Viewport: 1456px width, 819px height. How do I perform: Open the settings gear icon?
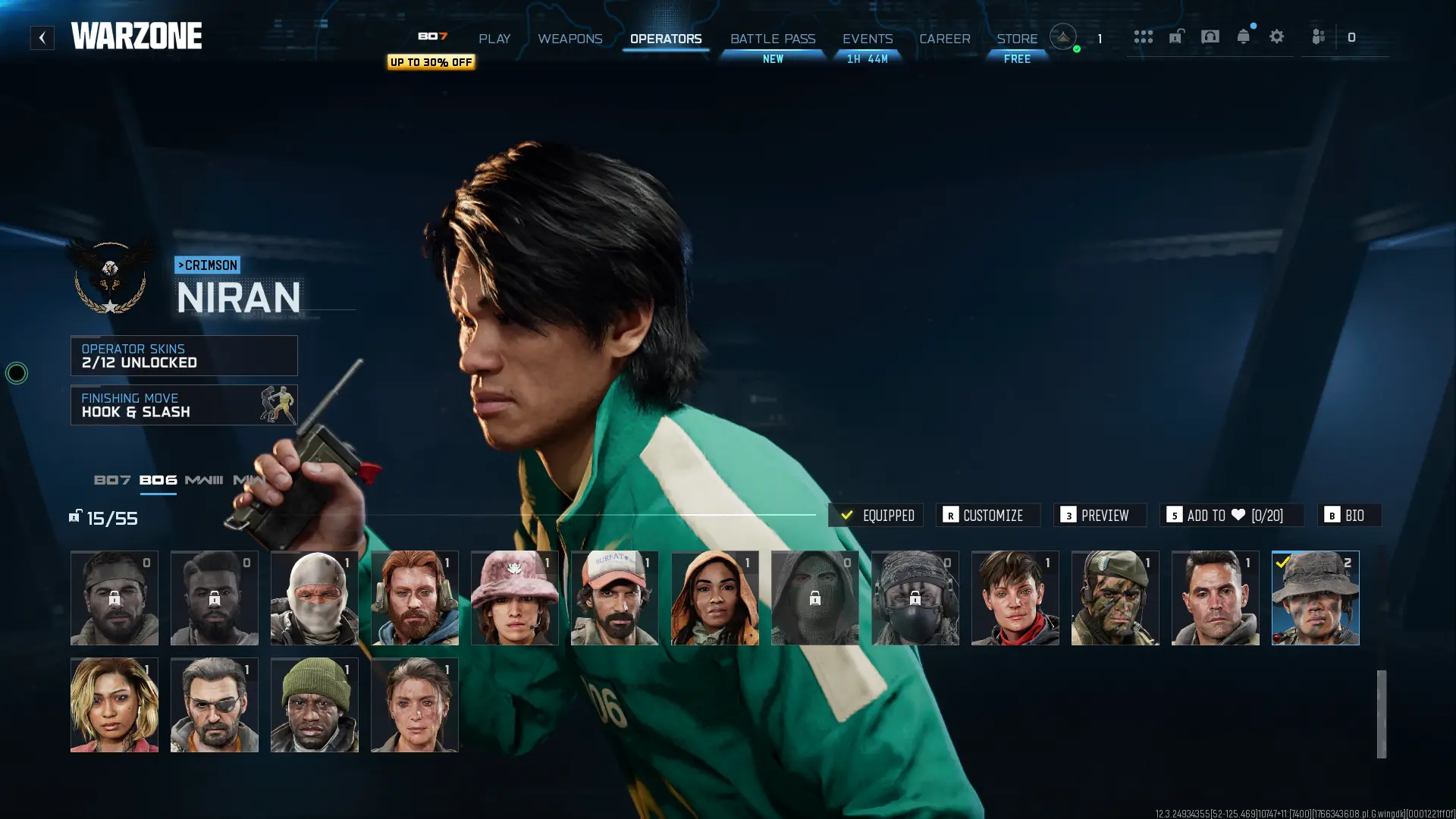1277,36
